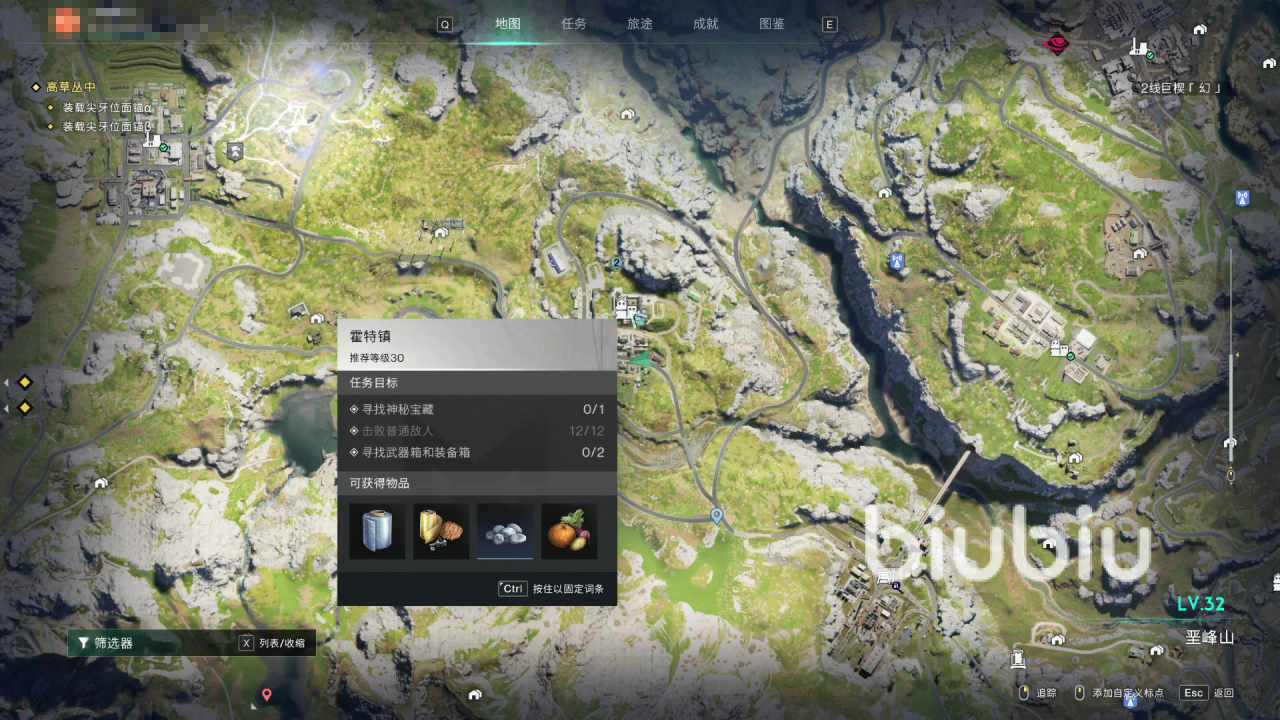Show the 图鉴 tab
1280x720 pixels.
(772, 24)
